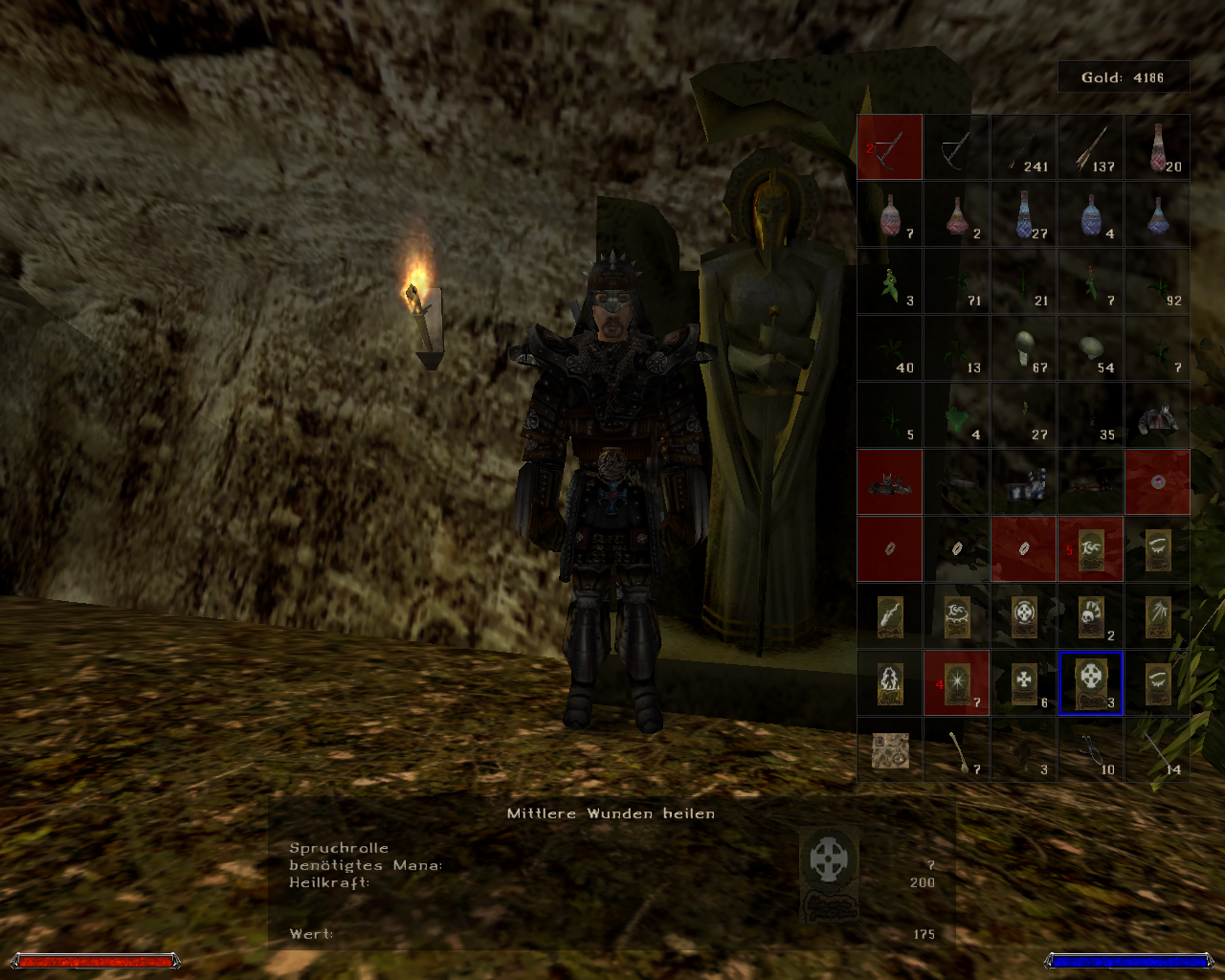Click the equipped scroll marked with red 5
This screenshot has height=980, width=1225.
point(1090,548)
